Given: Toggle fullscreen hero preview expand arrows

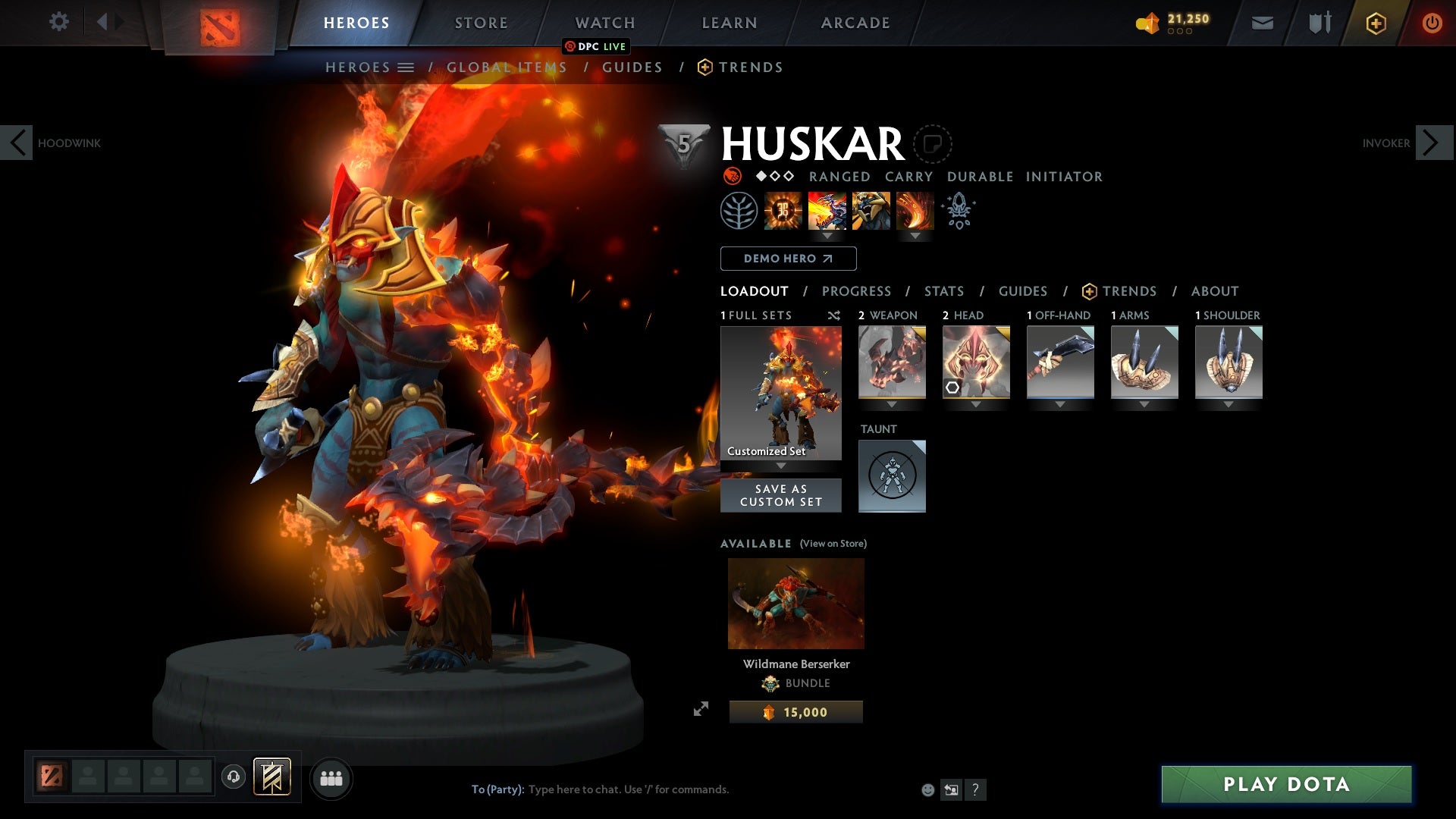Looking at the screenshot, I should pos(702,709).
